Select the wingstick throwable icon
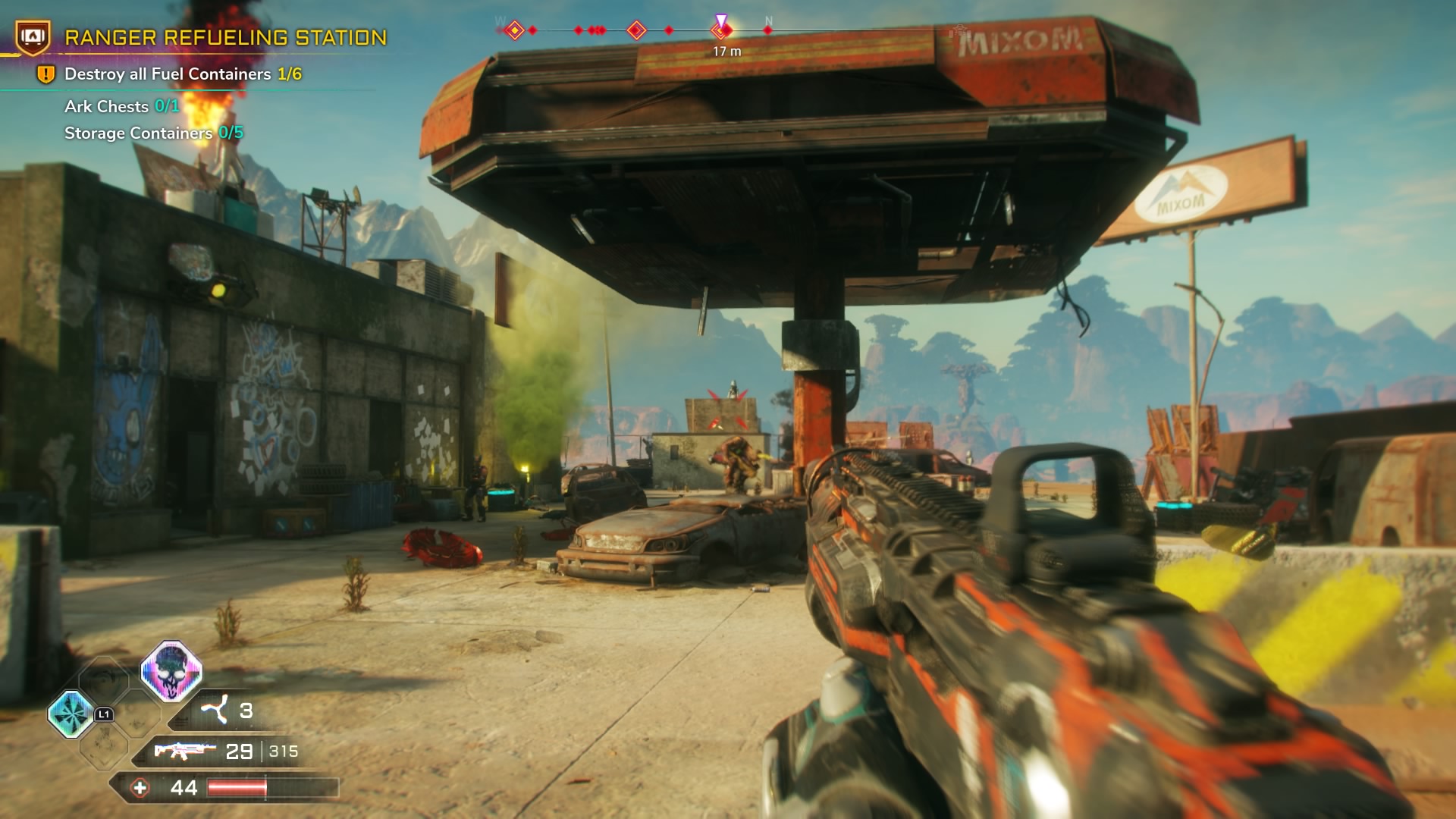The image size is (1456, 819). (214, 711)
